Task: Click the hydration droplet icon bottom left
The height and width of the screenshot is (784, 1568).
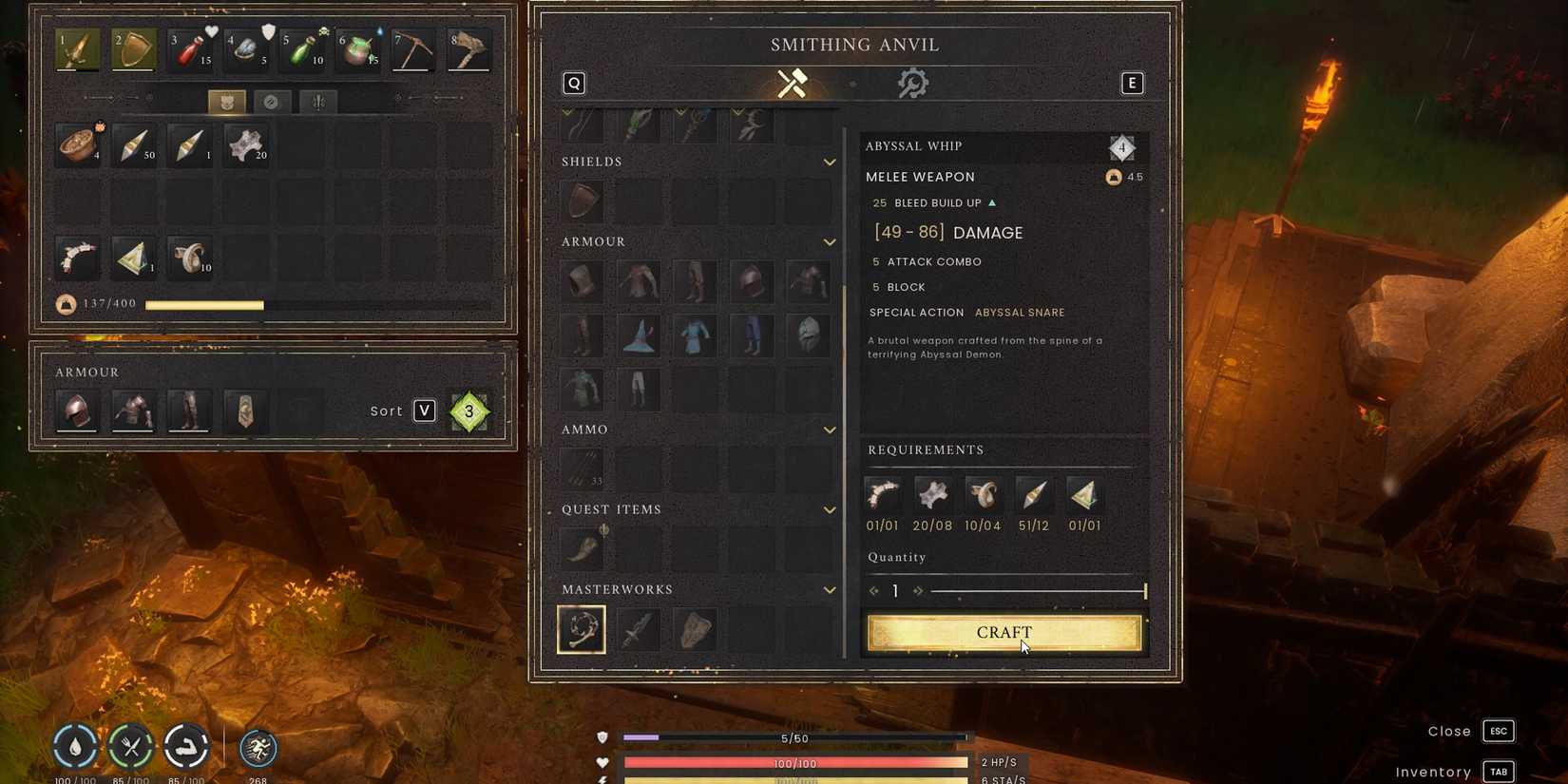Action: [x=75, y=746]
